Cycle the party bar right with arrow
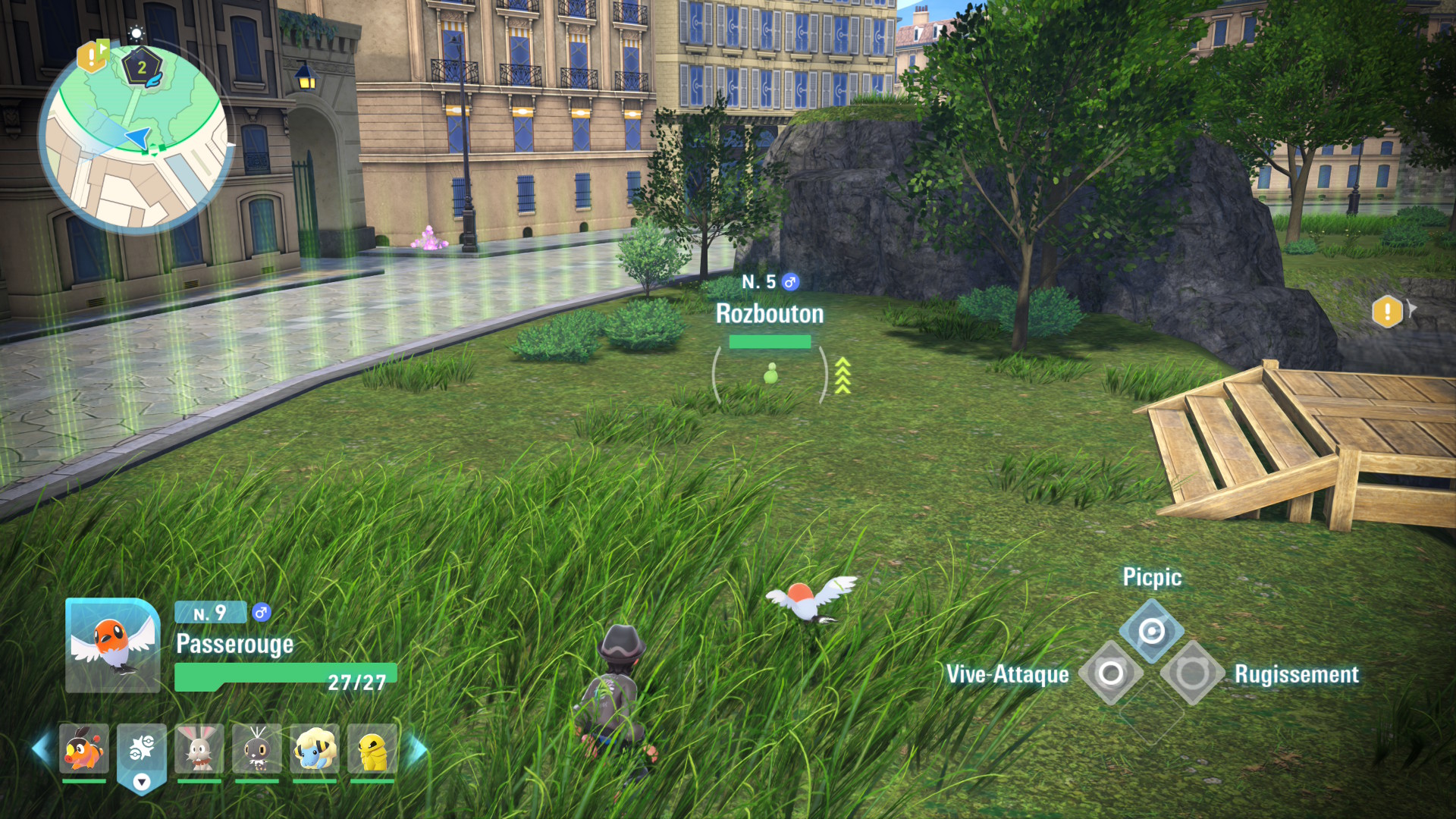 [x=417, y=748]
